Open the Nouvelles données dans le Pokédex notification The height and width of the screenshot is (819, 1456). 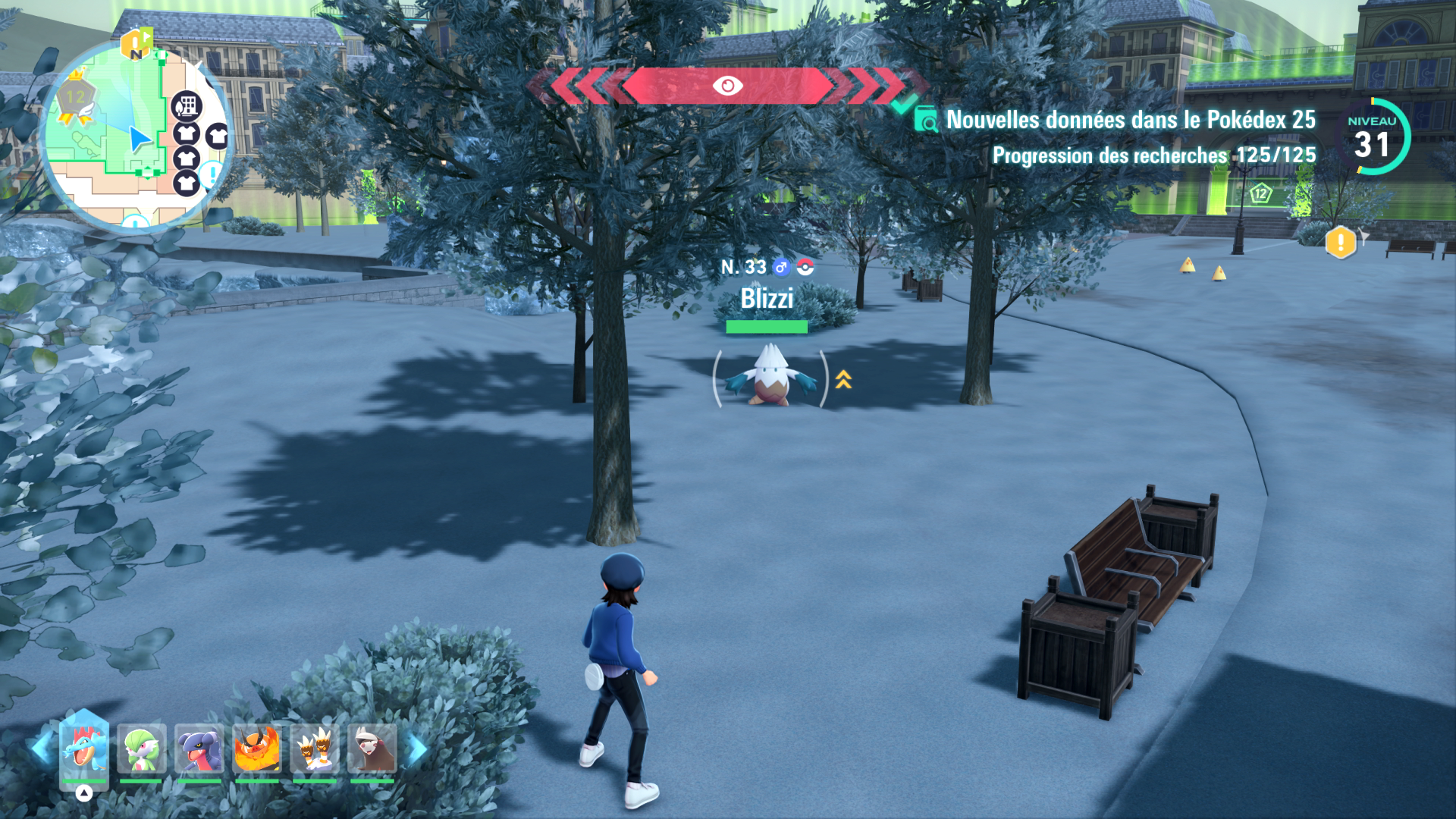1130,120
